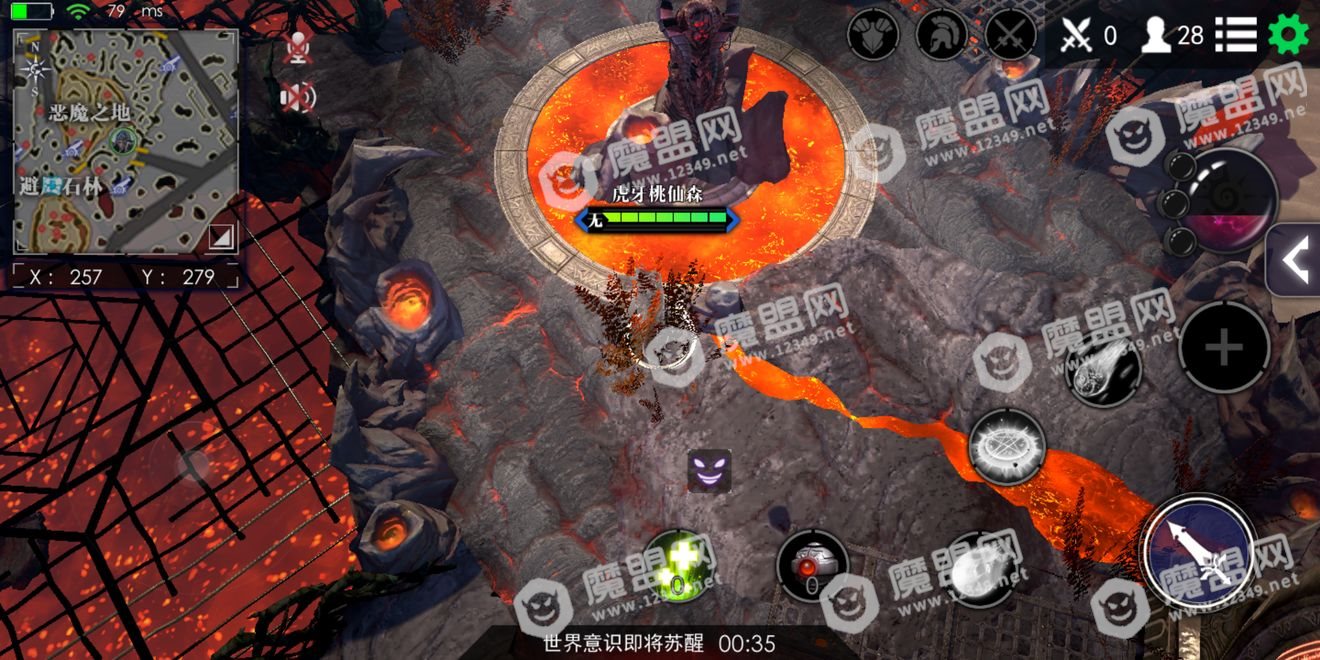
Task: Toggle the muted microphone icon
Action: point(297,47)
